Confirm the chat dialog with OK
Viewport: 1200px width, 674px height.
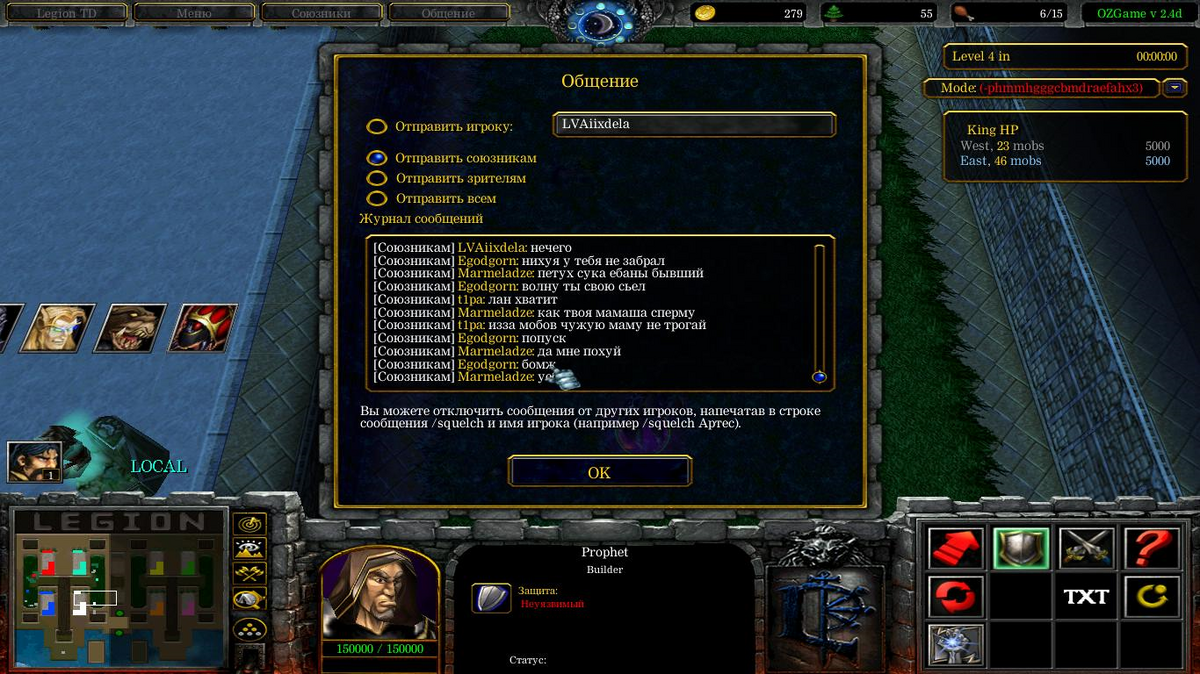[599, 472]
